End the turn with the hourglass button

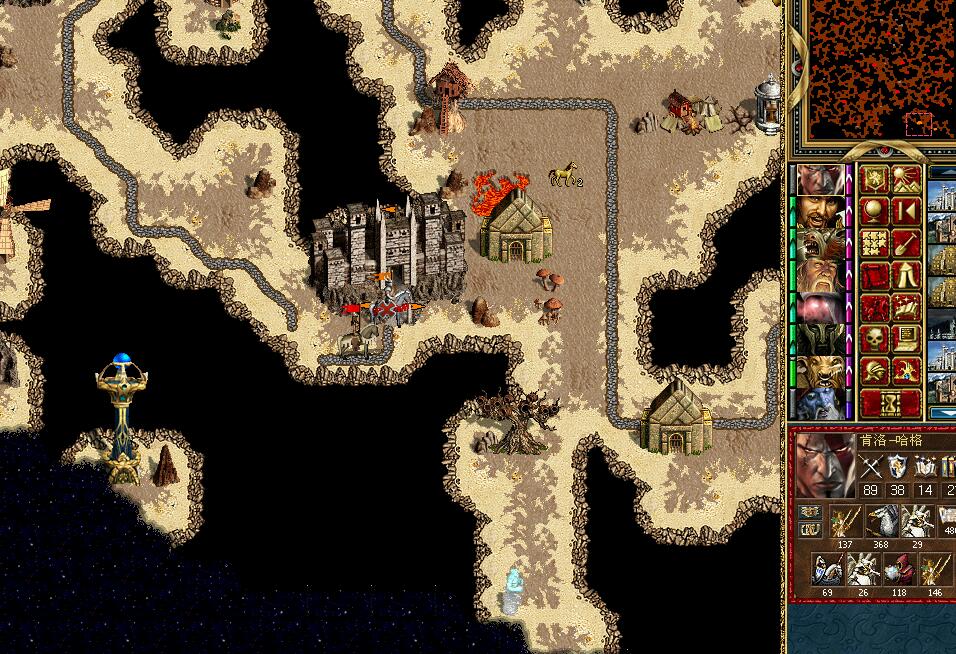[x=890, y=403]
